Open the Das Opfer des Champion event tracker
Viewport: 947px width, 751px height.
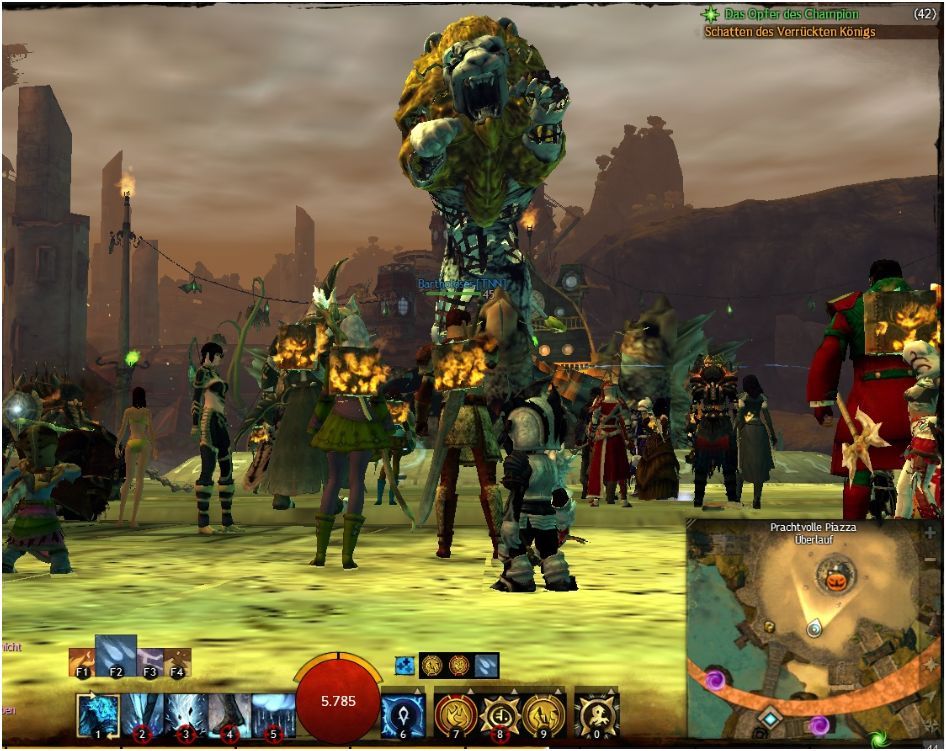tap(780, 14)
